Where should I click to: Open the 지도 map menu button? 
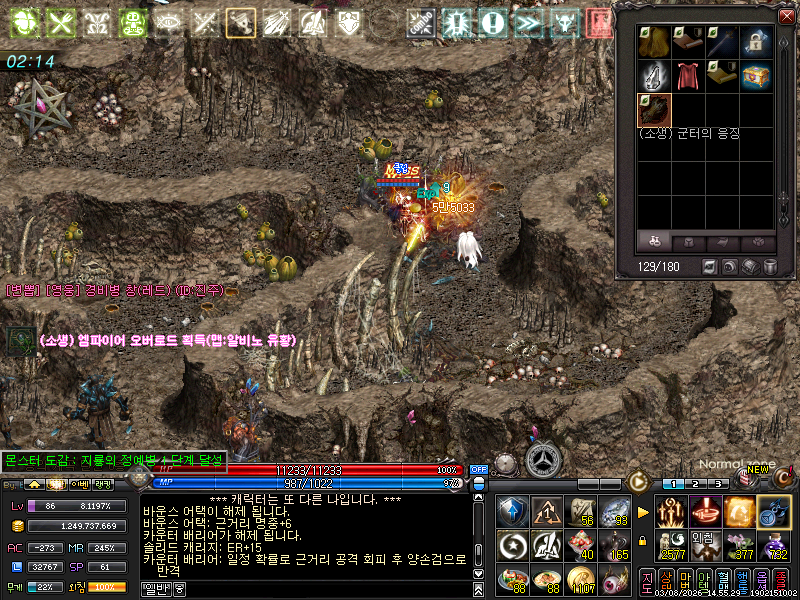pyautogui.click(x=647, y=581)
